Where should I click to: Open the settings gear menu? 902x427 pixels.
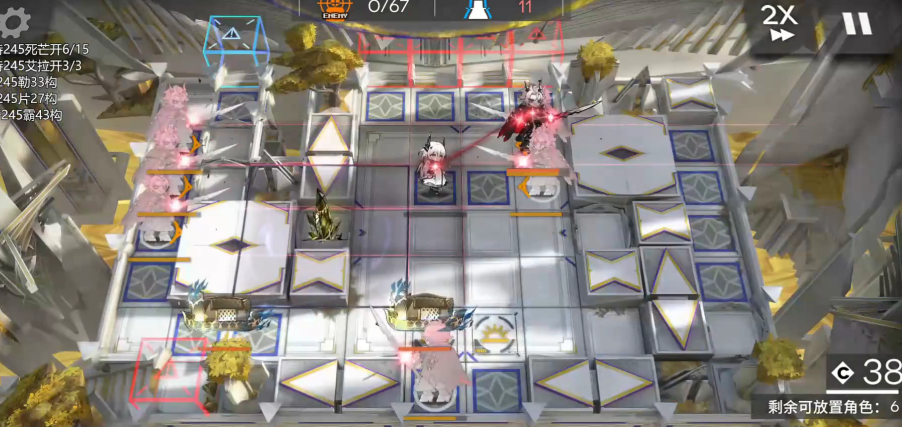[16, 18]
